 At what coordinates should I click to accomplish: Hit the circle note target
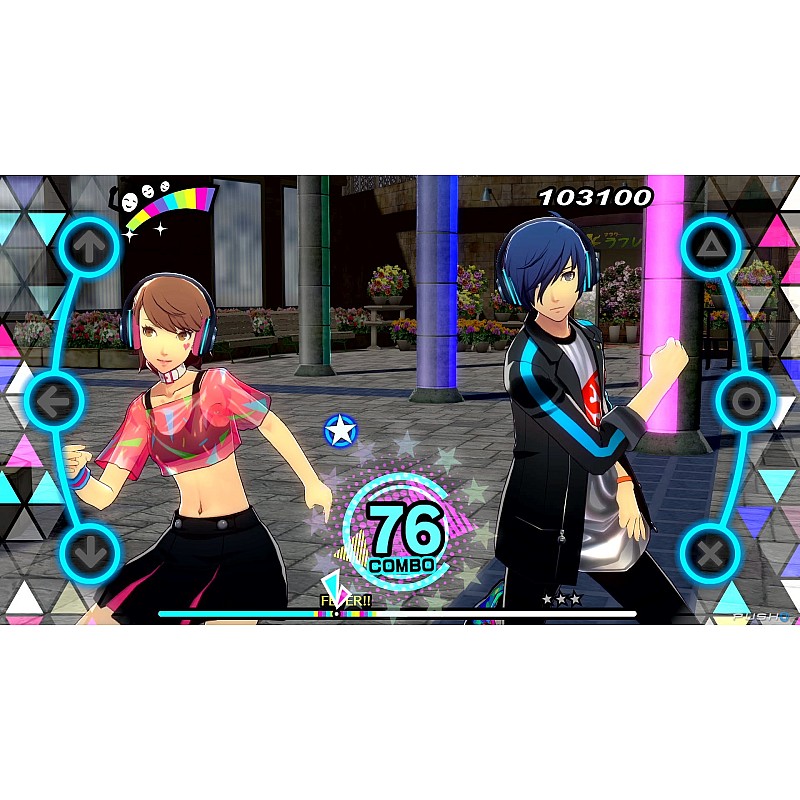(x=745, y=401)
